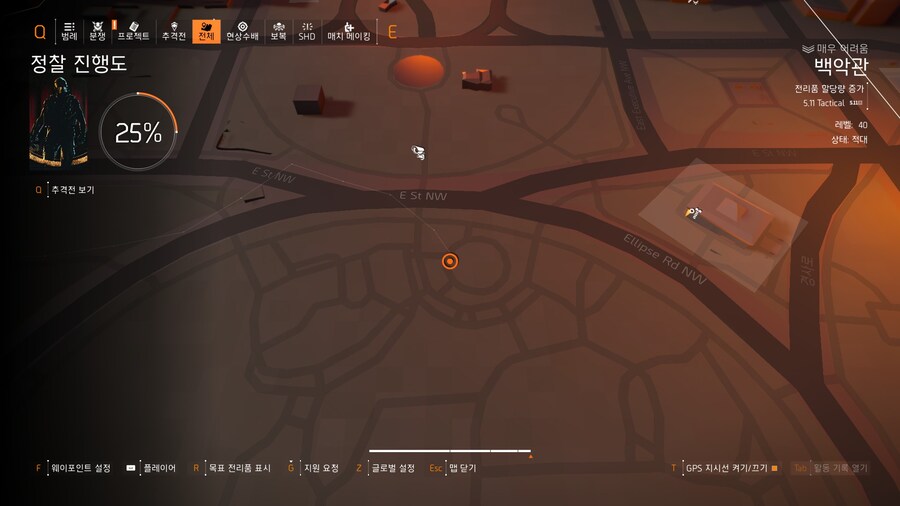900x506 pixels.
Task: Select the 프로젝트 tab
Action: (x=133, y=30)
